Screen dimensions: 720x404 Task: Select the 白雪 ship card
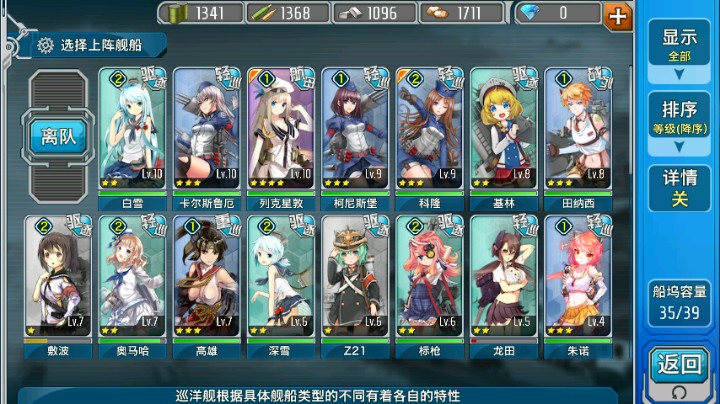click(133, 132)
